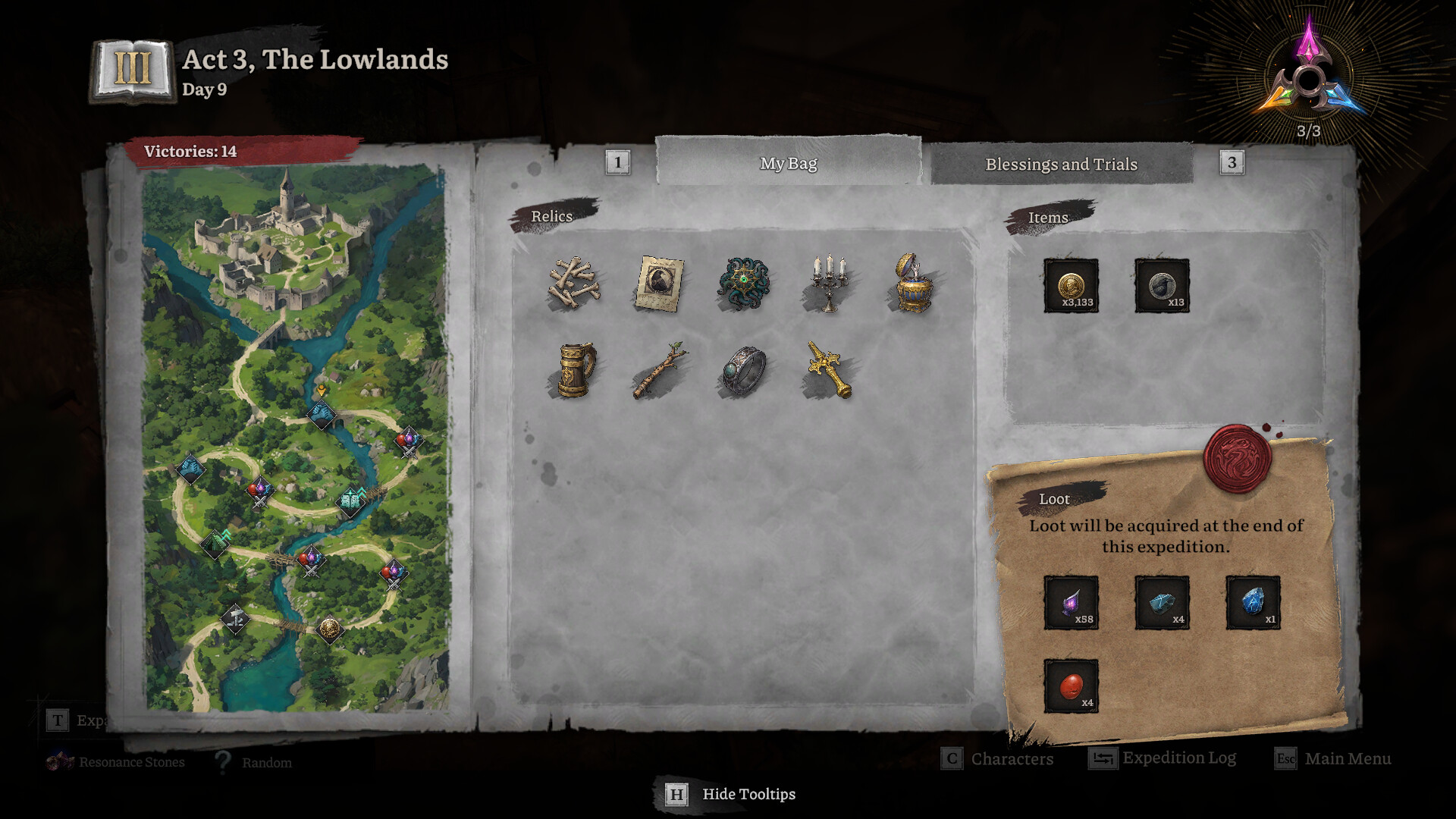
Task: Select the red orb loot slot
Action: [x=1071, y=686]
